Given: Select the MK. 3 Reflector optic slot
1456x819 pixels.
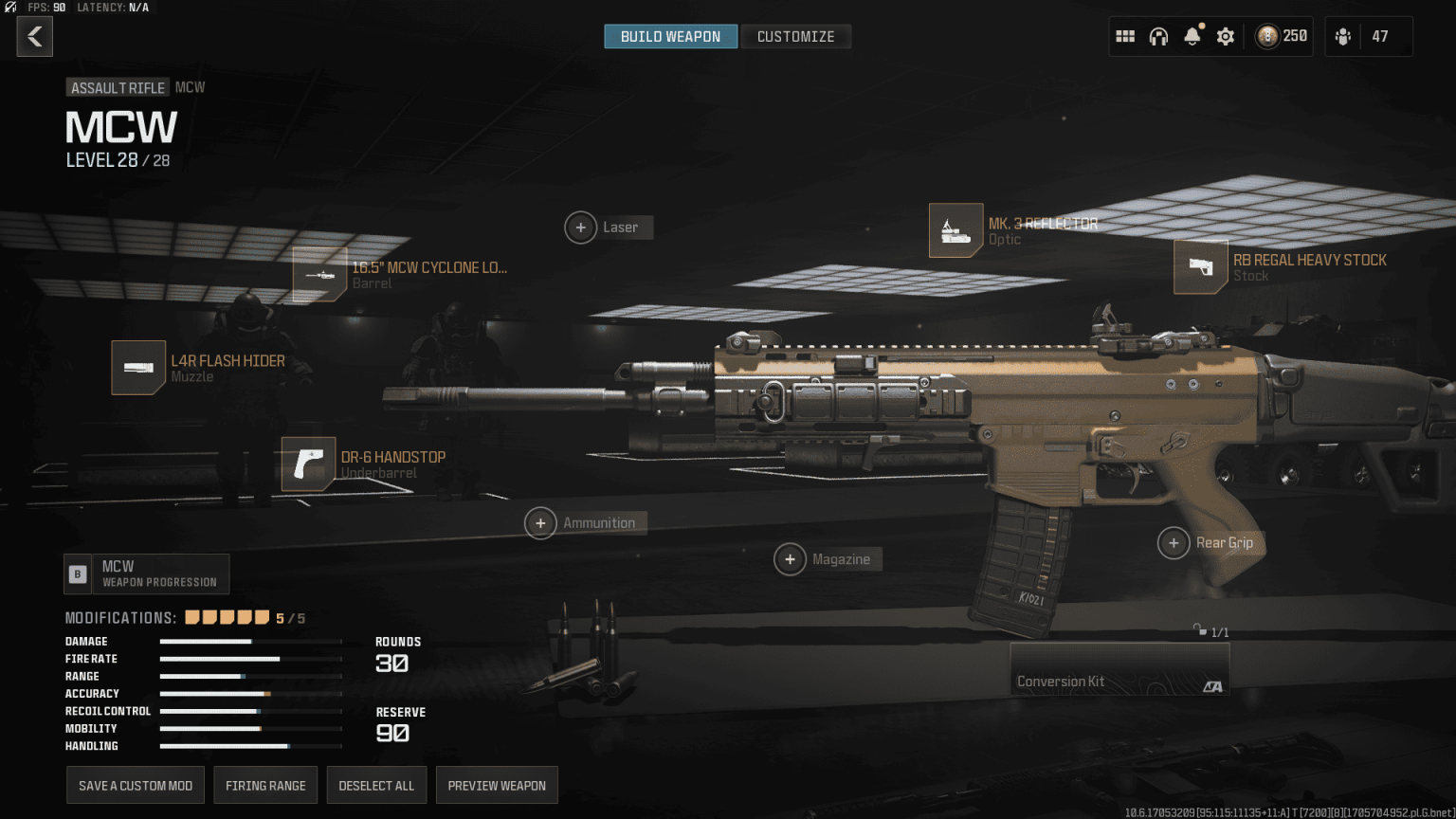Looking at the screenshot, I should [x=955, y=230].
